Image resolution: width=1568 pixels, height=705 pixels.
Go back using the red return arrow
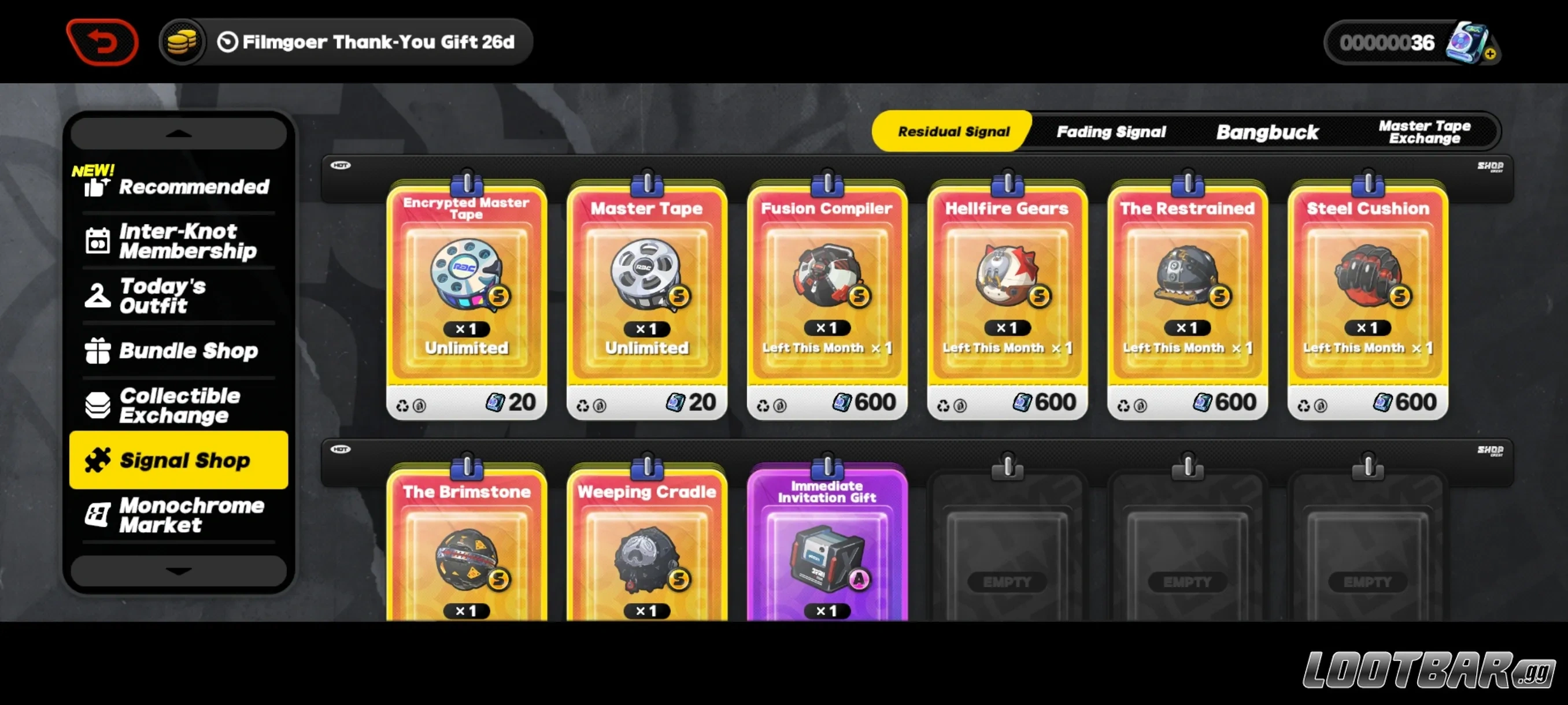102,42
